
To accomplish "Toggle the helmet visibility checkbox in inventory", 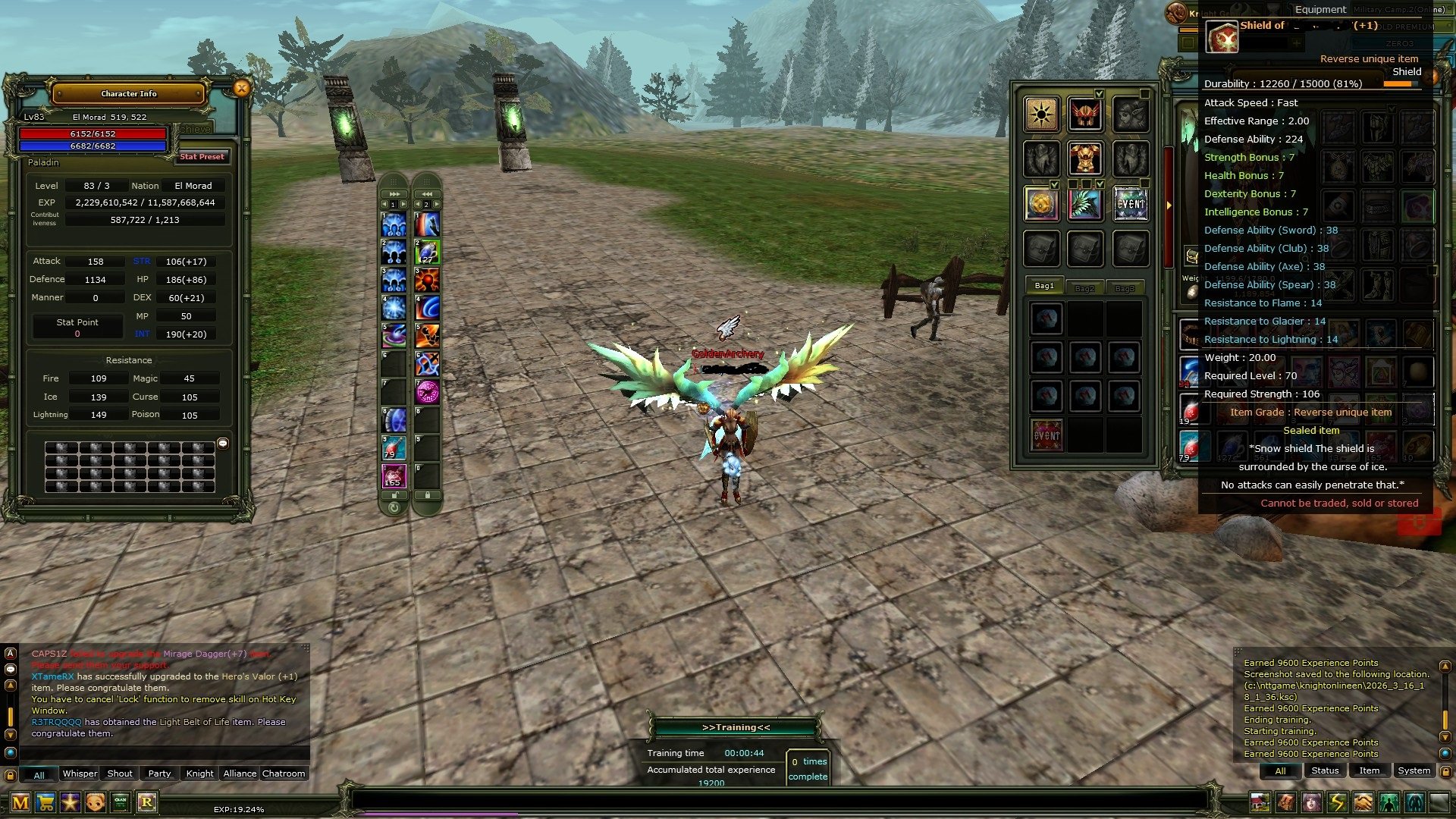I will pyautogui.click(x=1099, y=93).
